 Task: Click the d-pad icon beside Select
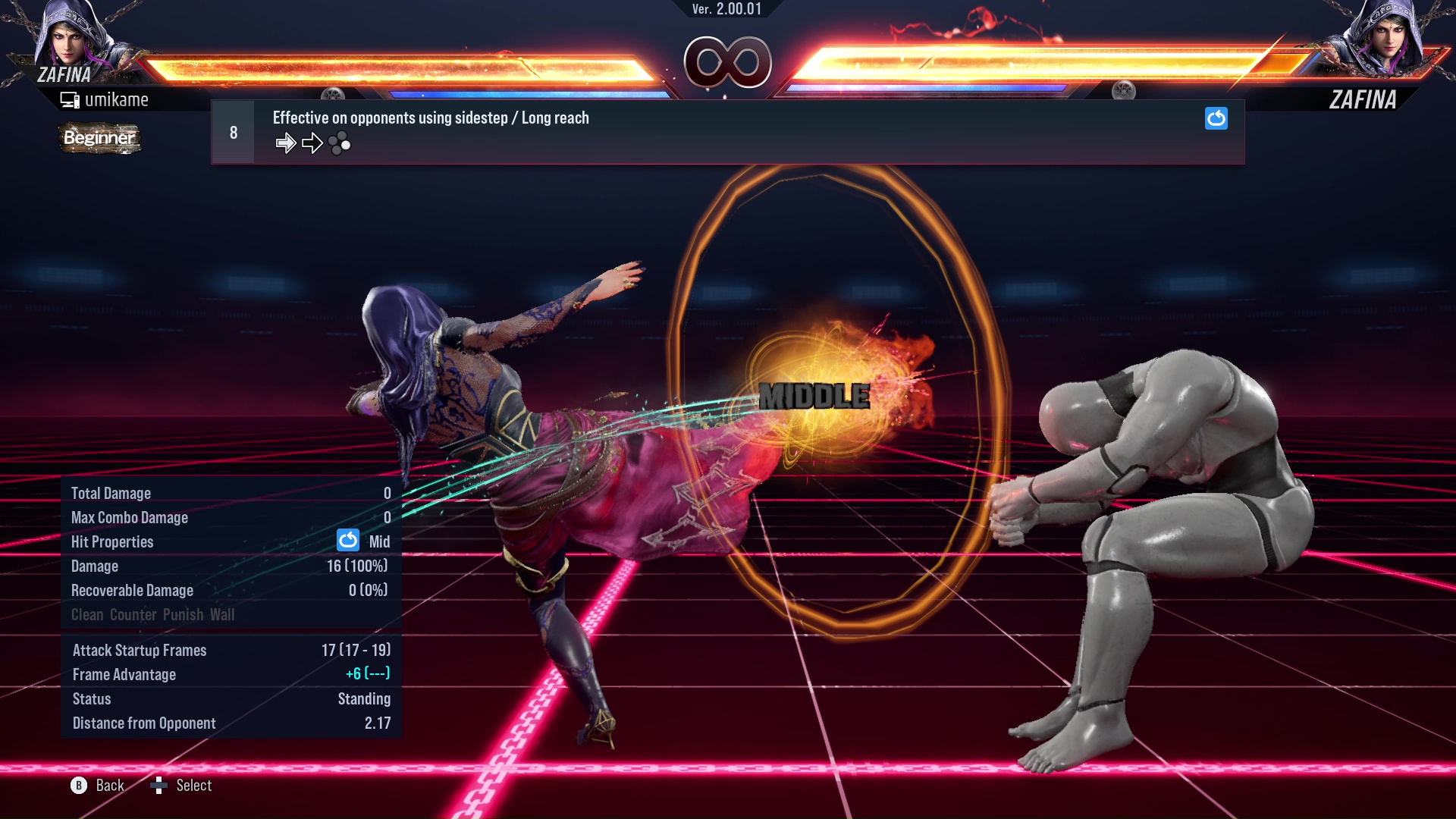(x=160, y=786)
